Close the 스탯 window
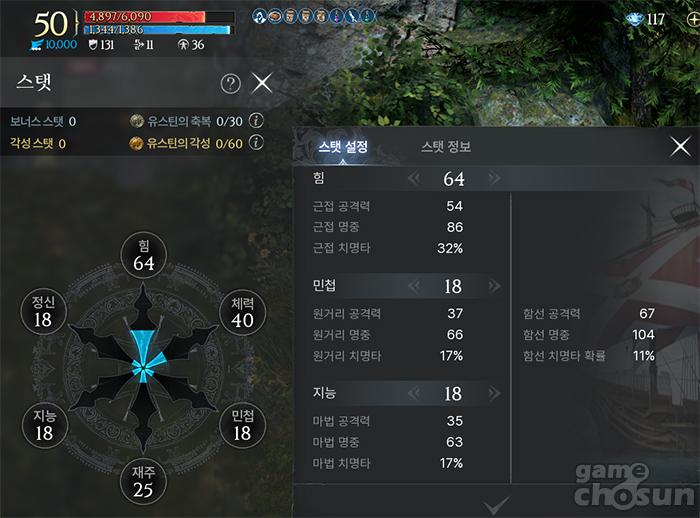 (x=262, y=83)
